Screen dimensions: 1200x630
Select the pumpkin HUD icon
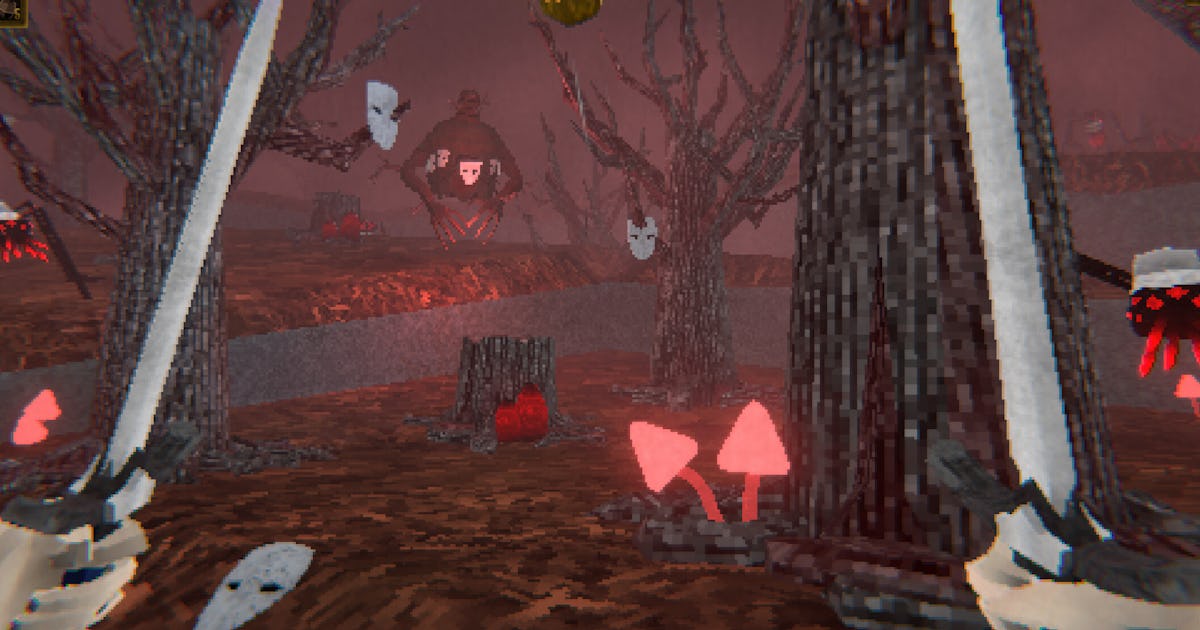[571, 9]
